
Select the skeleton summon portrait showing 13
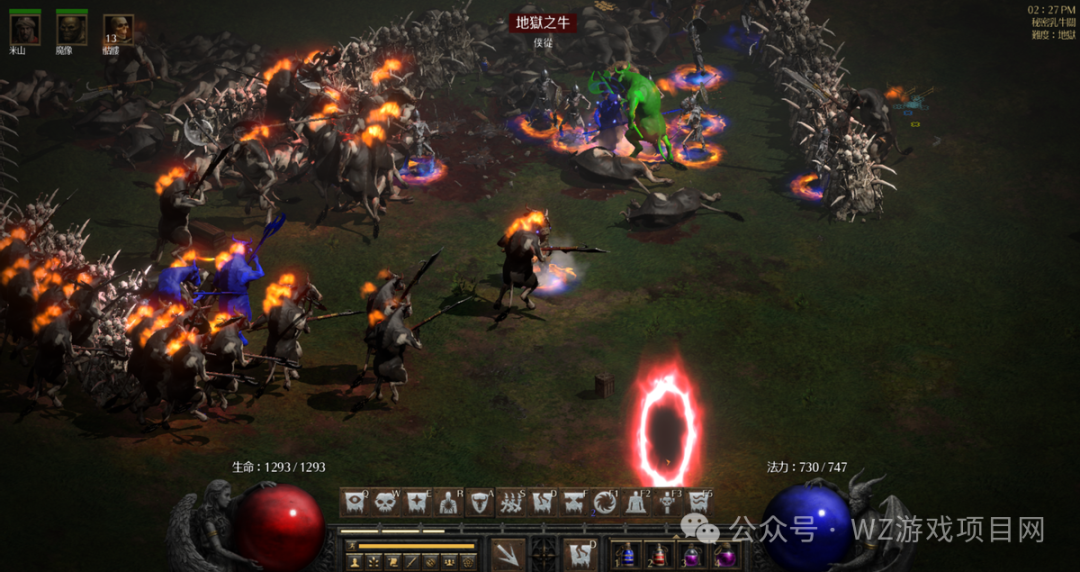[x=118, y=29]
